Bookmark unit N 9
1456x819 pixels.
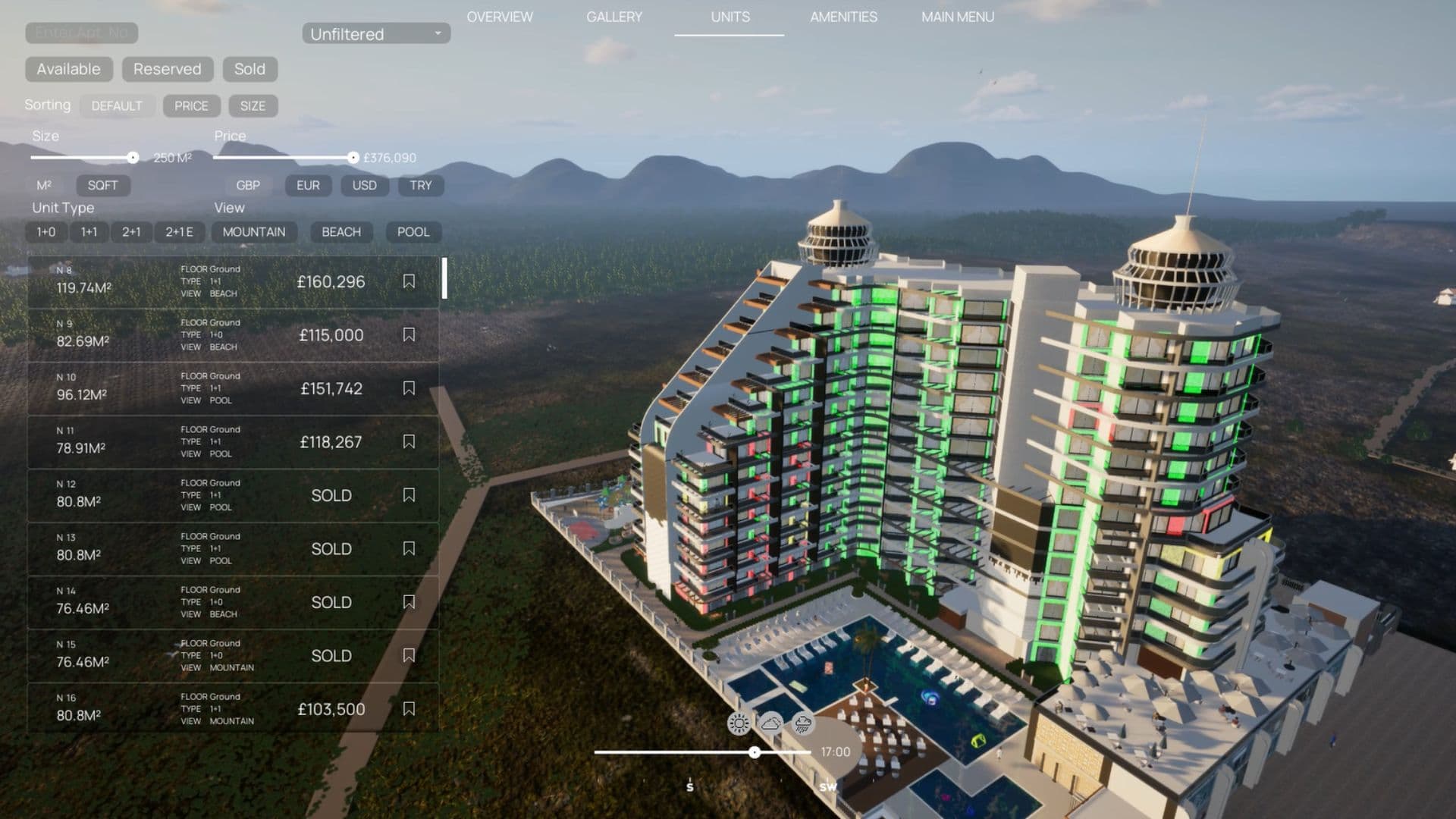tap(409, 334)
